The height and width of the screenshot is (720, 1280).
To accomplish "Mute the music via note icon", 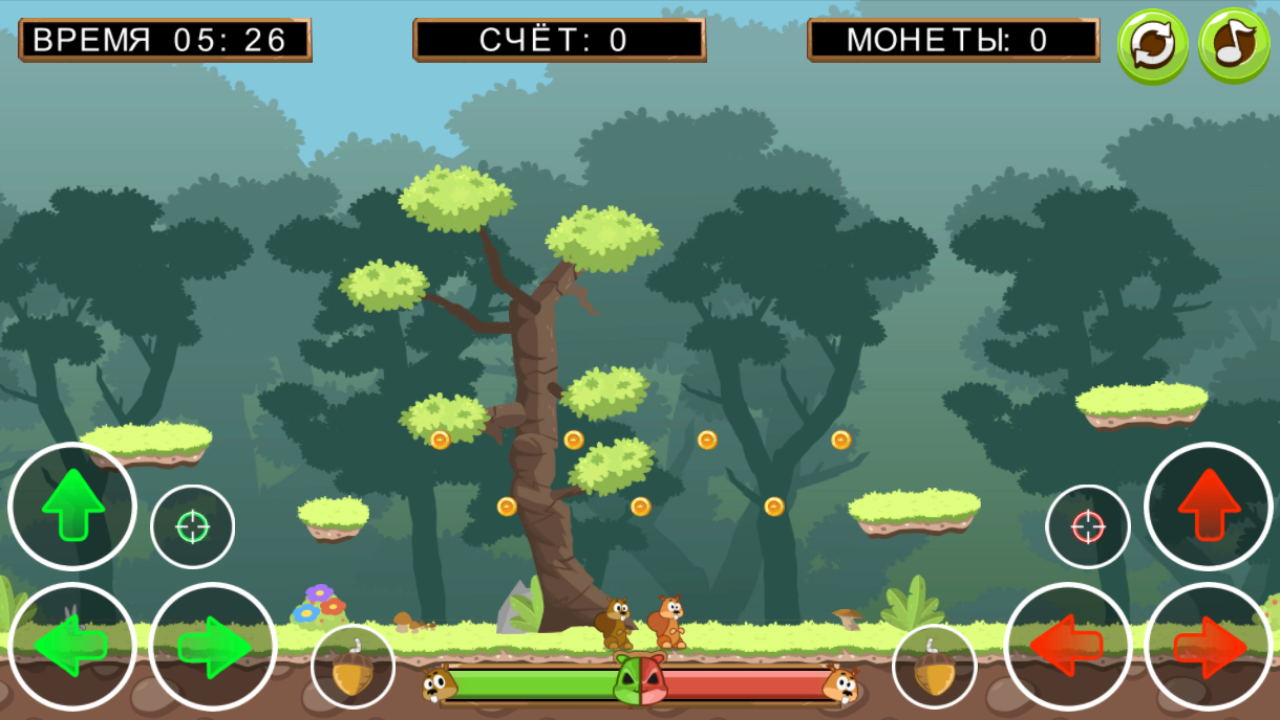I will pos(1232,42).
